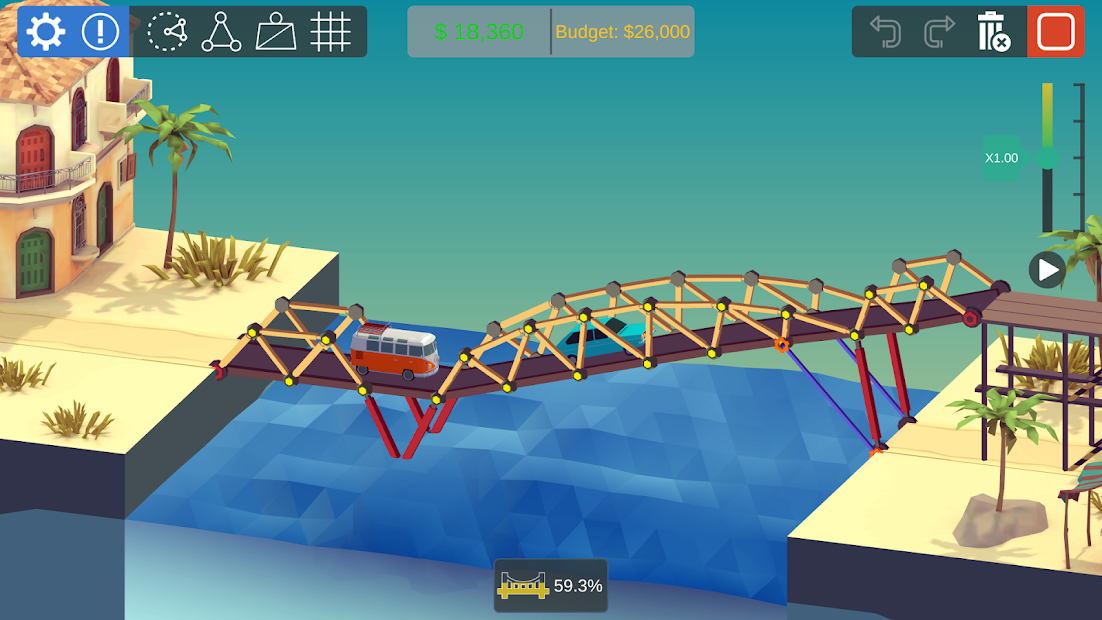1102x620 pixels.
Task: Redo the previous action
Action: click(x=939, y=32)
